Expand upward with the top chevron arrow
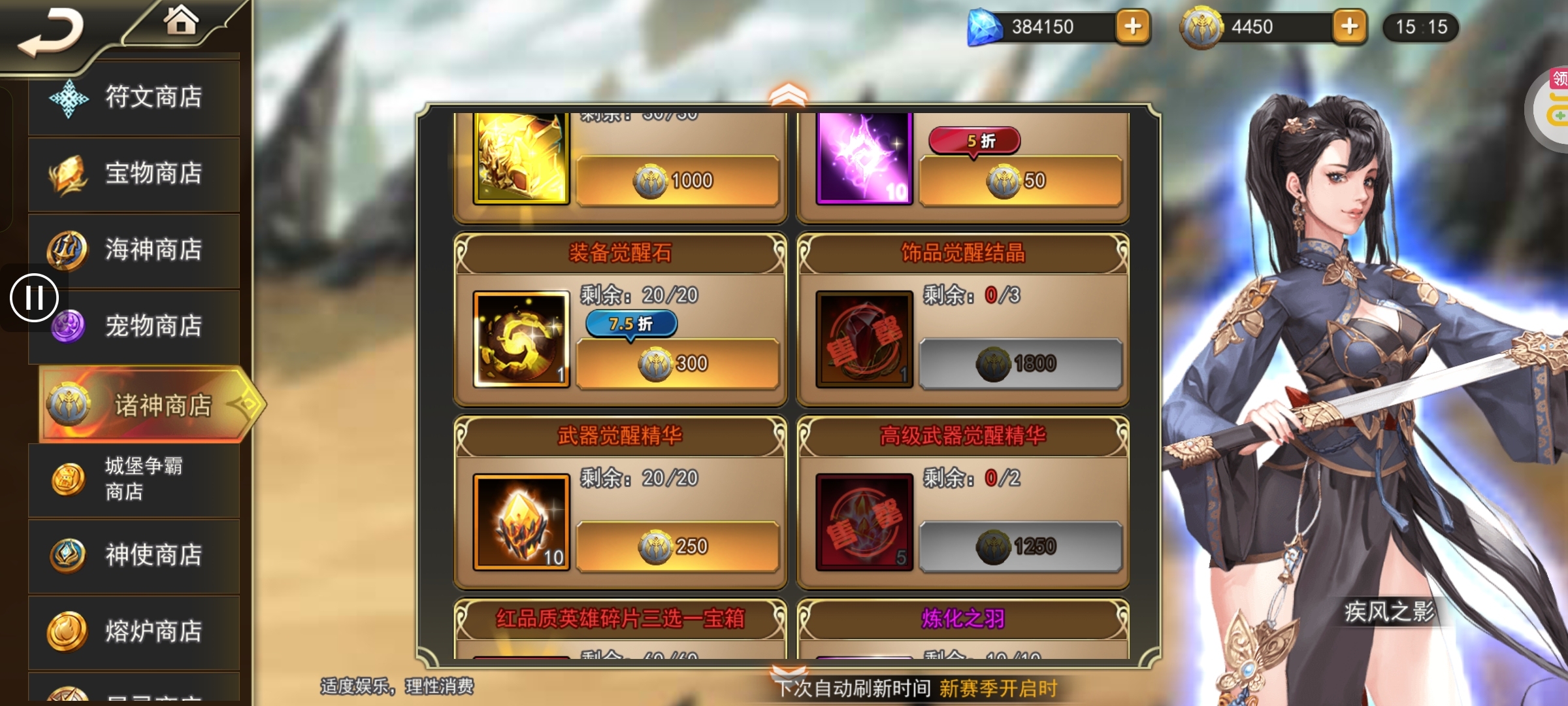 tap(789, 95)
